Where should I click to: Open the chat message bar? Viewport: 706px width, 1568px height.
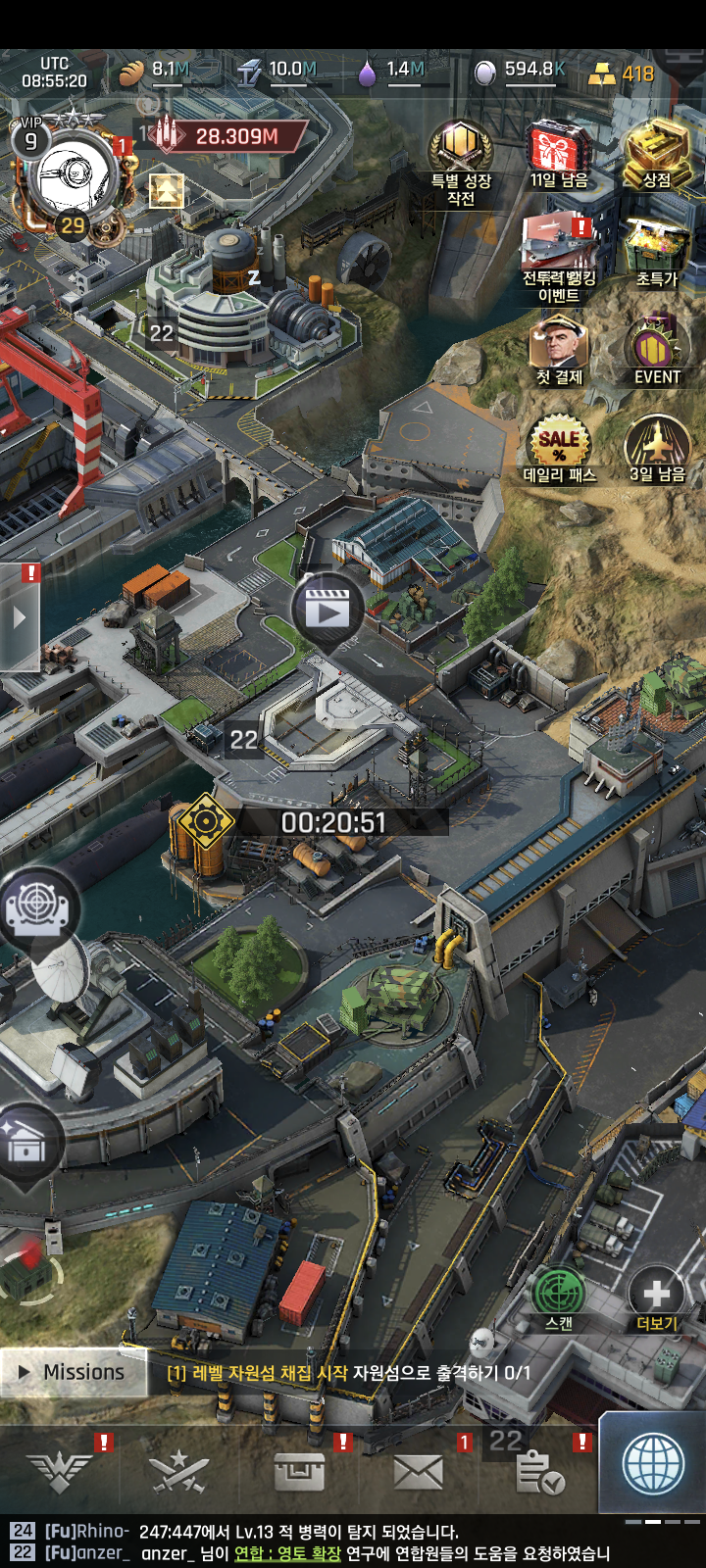pos(324,1542)
